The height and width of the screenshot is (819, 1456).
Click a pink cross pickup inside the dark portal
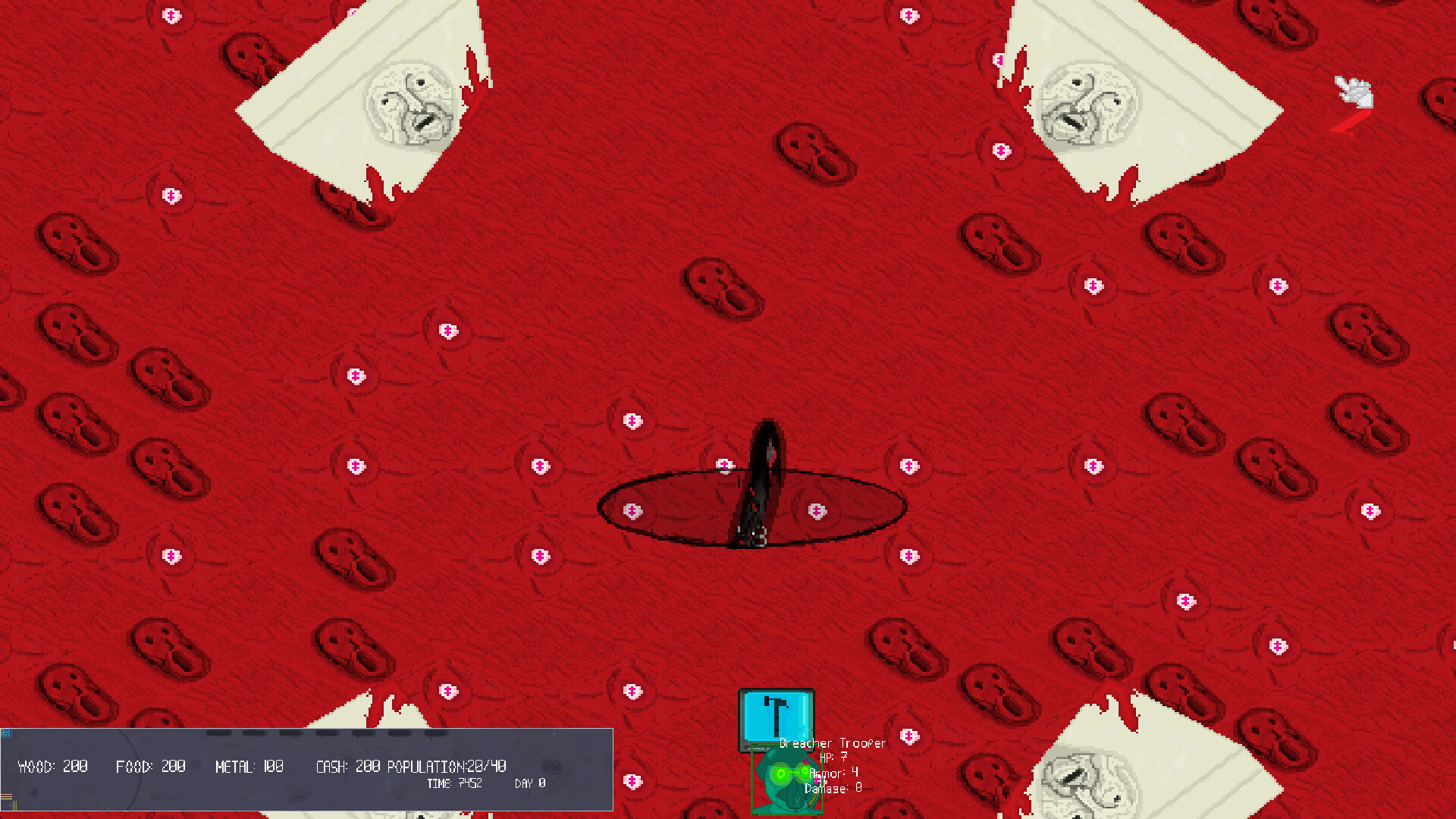coord(817,510)
